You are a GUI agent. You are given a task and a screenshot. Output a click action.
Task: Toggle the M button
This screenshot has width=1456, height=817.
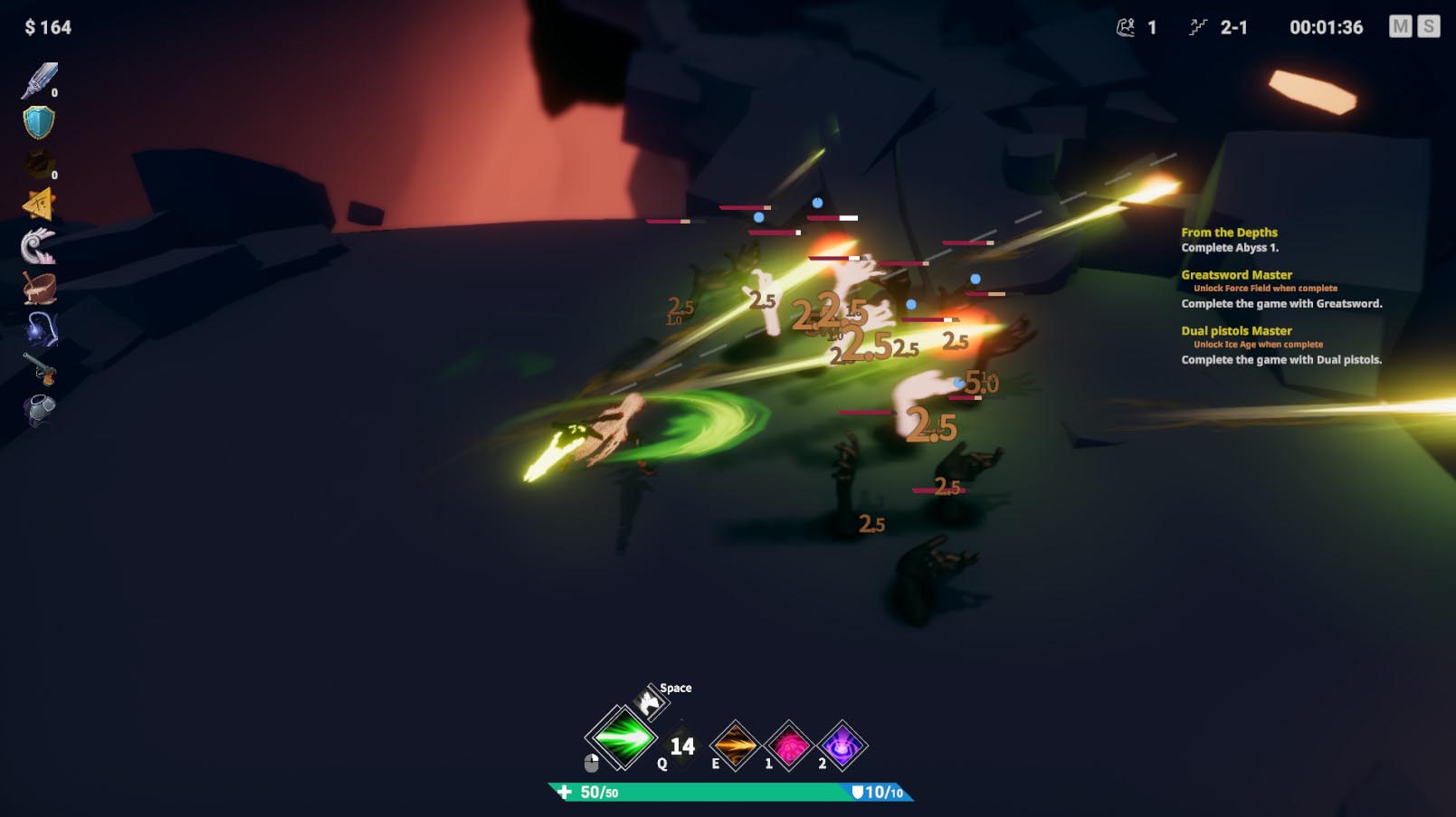(x=1400, y=27)
